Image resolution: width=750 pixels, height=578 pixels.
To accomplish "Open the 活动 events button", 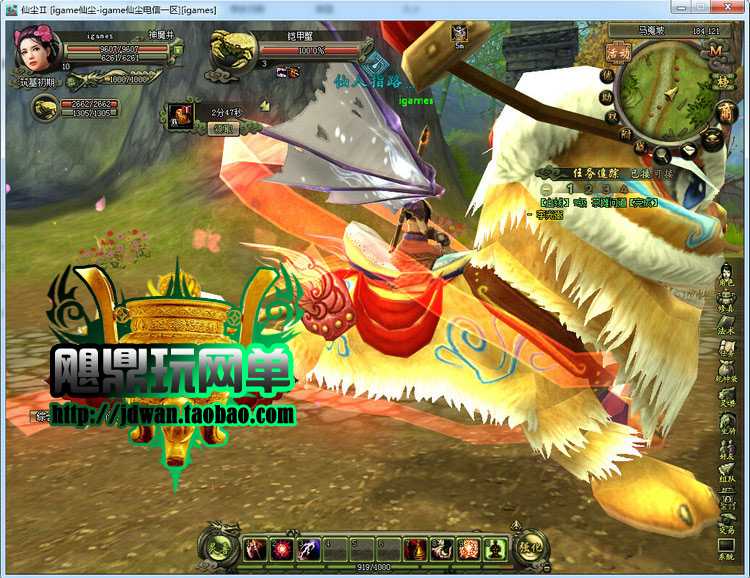I will pos(619,51).
